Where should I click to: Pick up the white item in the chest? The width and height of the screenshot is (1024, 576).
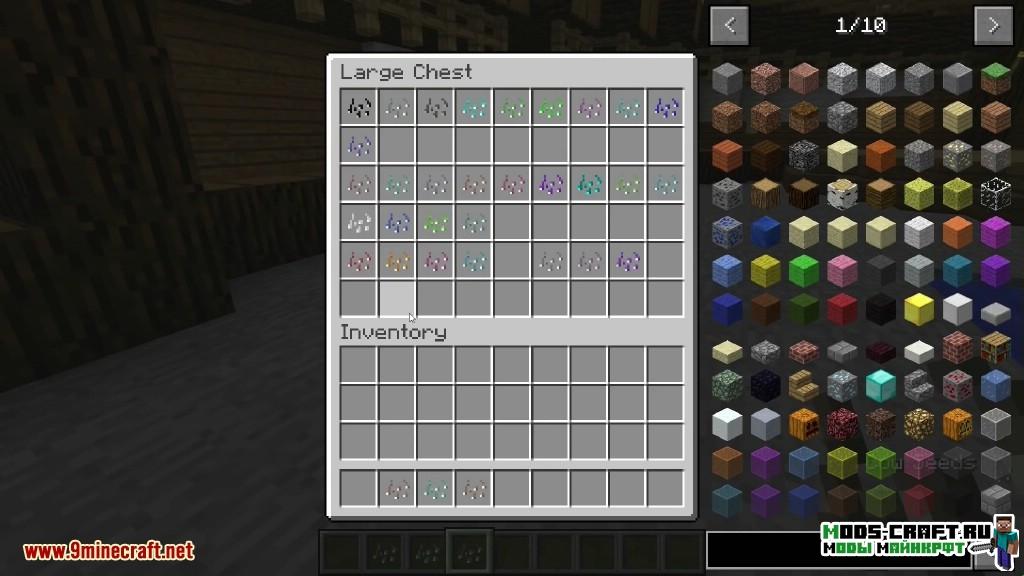click(x=360, y=222)
